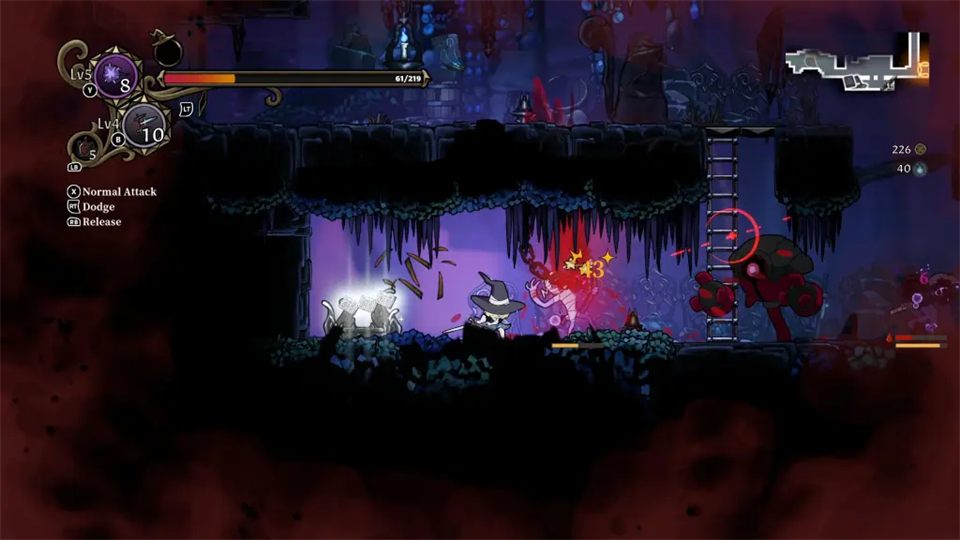Click the gold coin currency icon

(x=920, y=150)
